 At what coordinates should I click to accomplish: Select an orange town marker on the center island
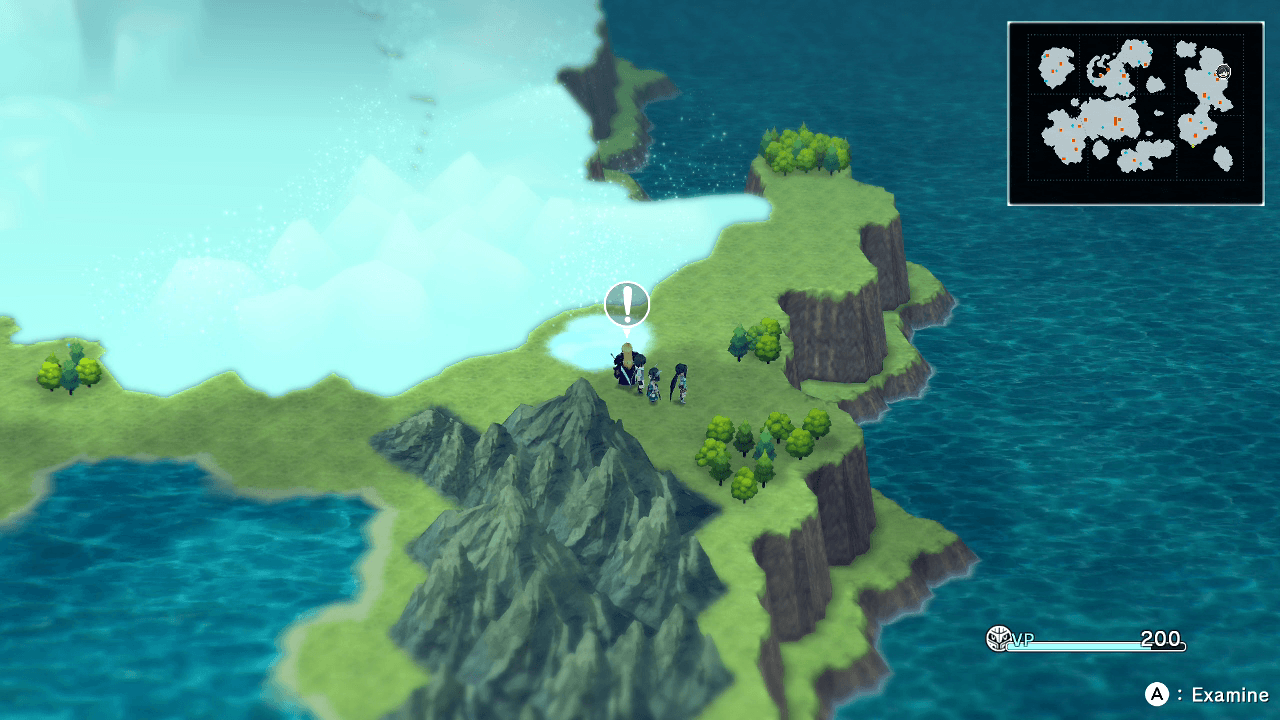tap(1115, 120)
